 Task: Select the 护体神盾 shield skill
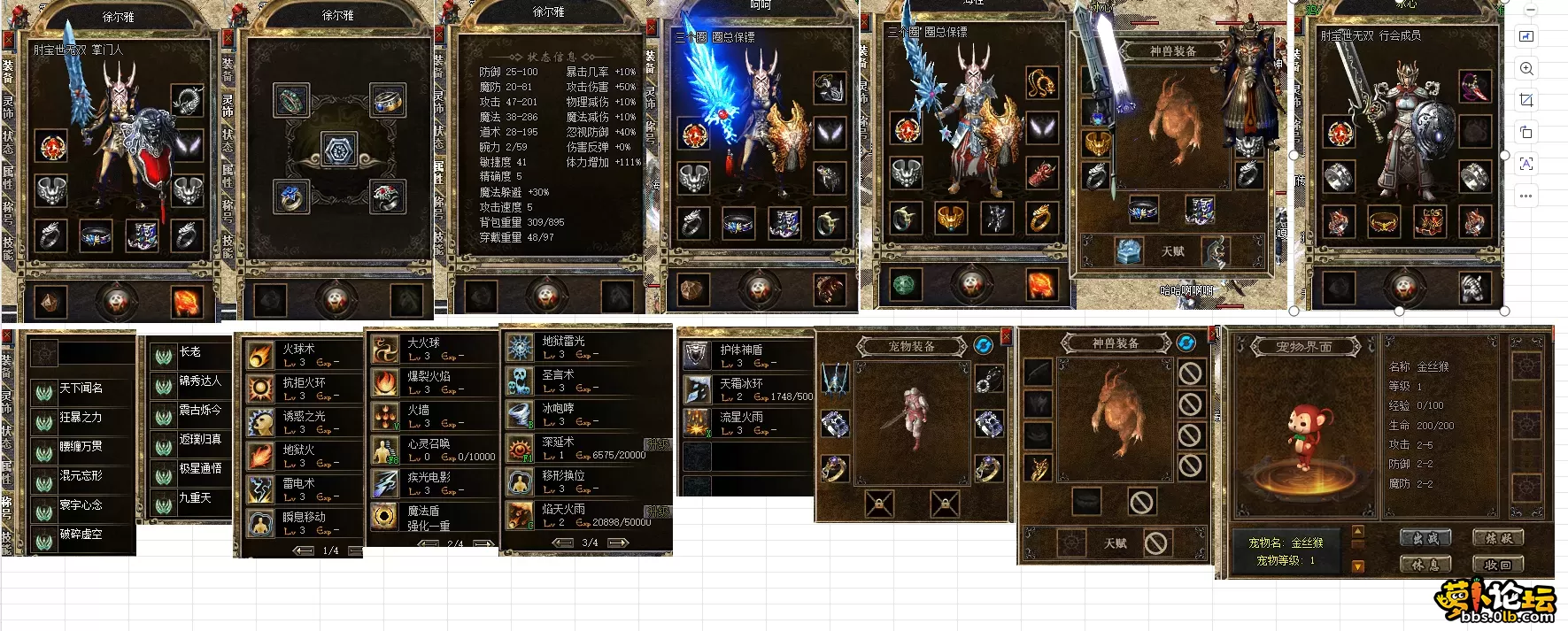(697, 356)
